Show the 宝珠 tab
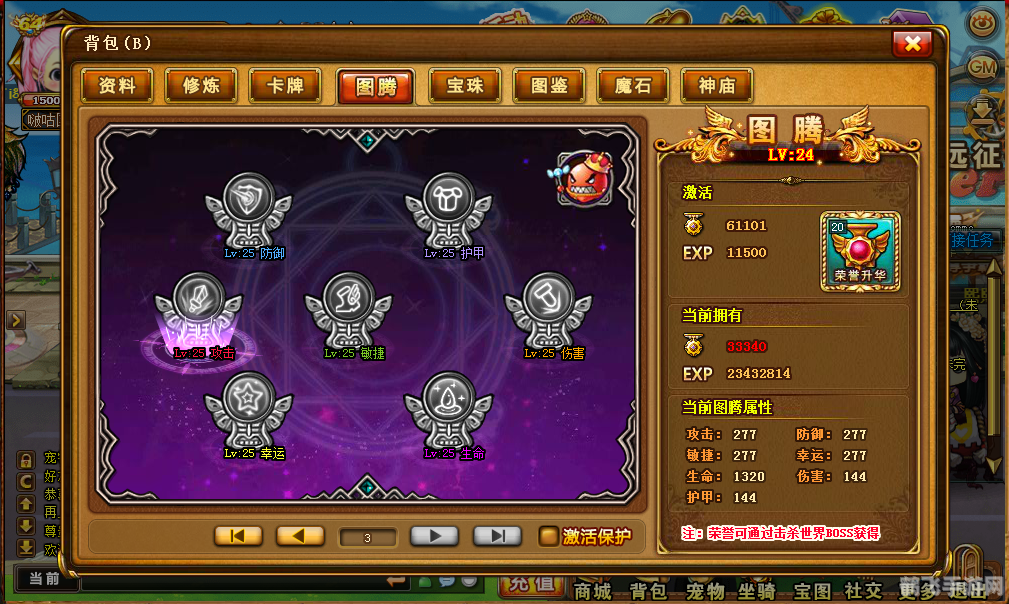Viewport: 1009px width, 604px height. [x=465, y=86]
